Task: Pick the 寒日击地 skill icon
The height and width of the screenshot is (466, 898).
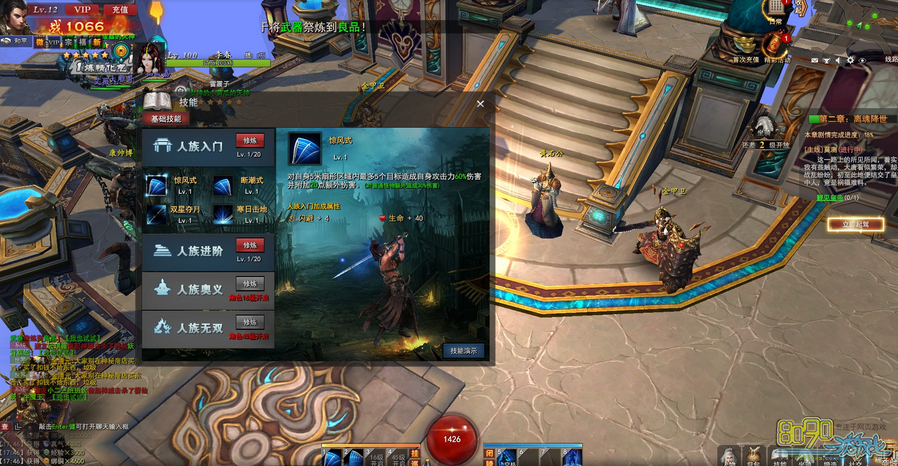Action: [x=223, y=213]
